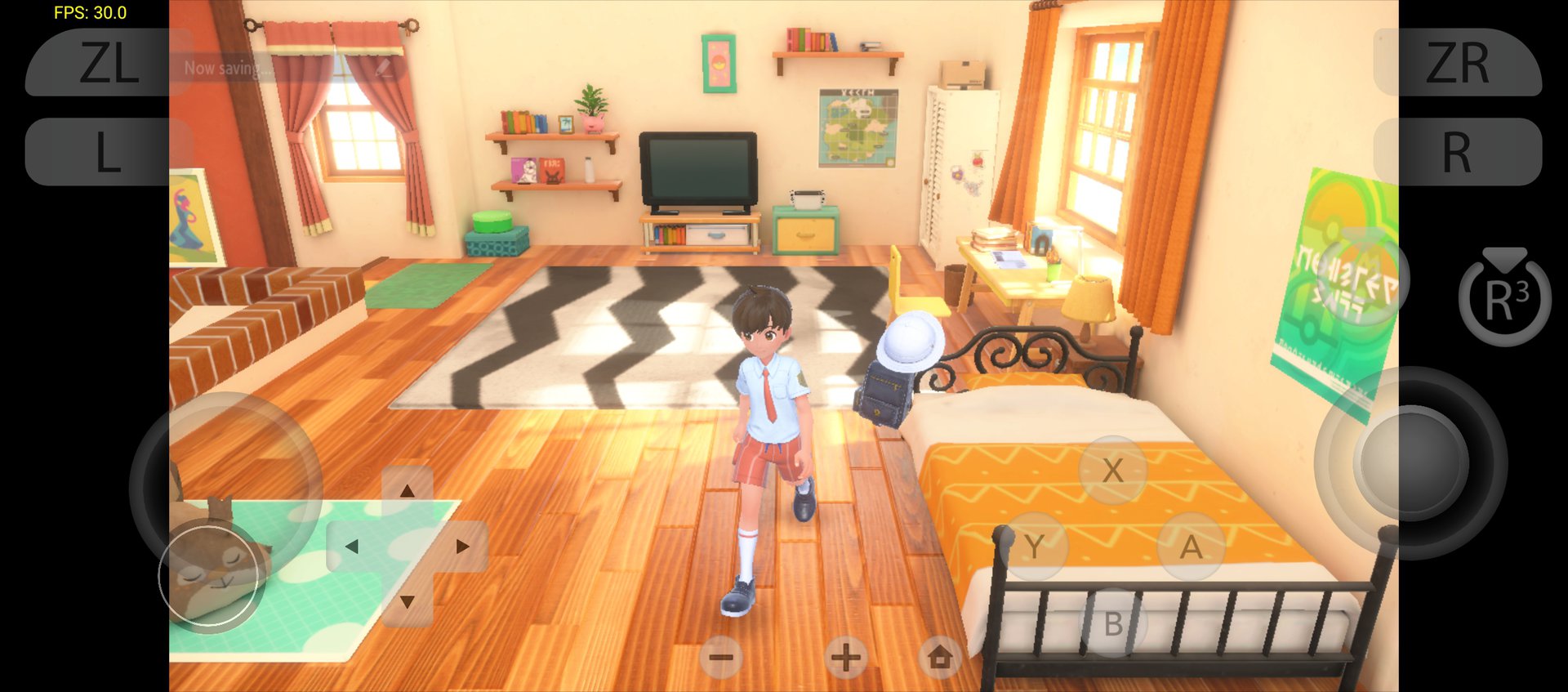
Task: Tap the R shoulder button
Action: (x=1459, y=152)
